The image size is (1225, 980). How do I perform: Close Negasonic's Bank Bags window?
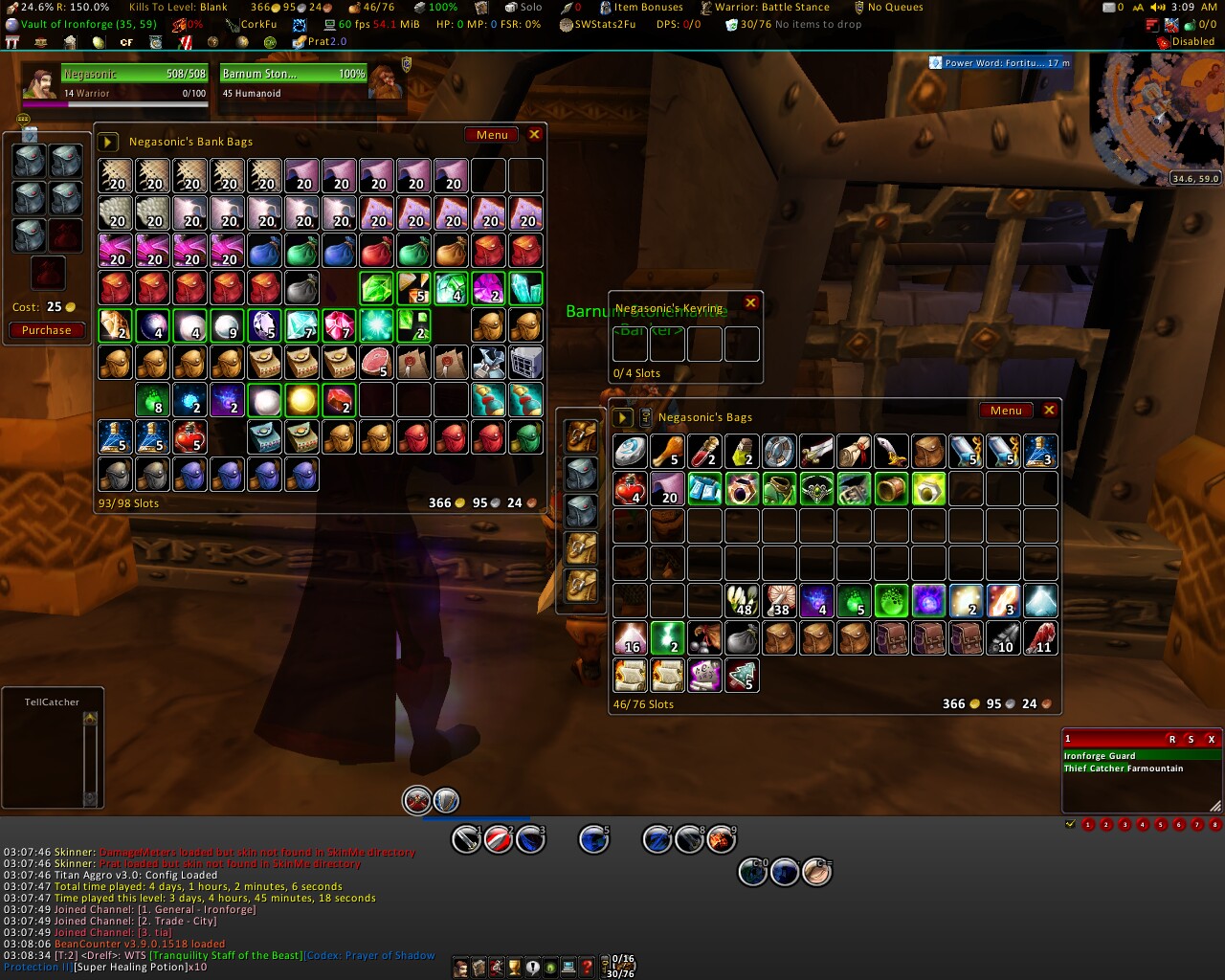(535, 135)
